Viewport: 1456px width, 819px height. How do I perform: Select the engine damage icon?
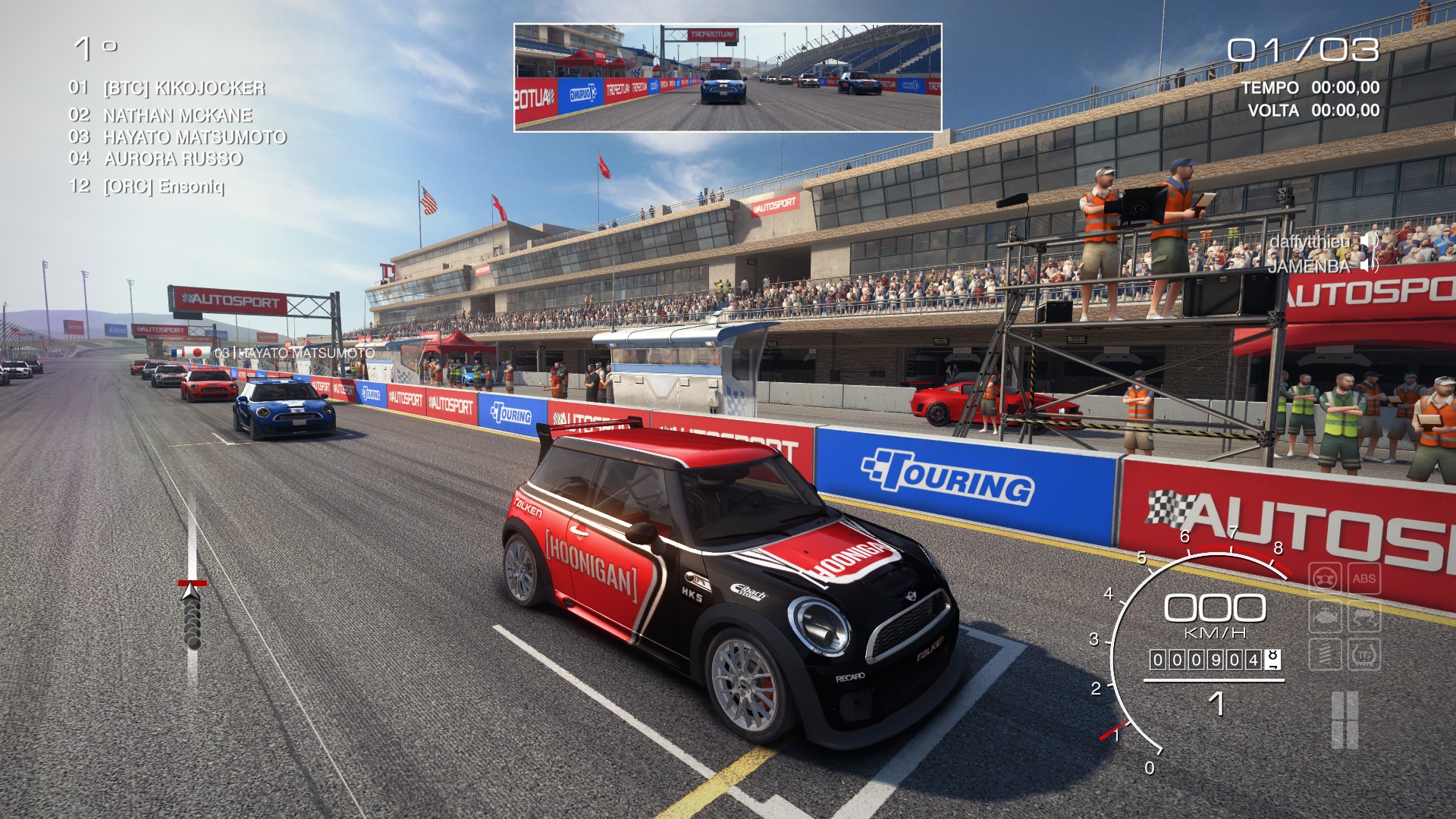[1326, 617]
